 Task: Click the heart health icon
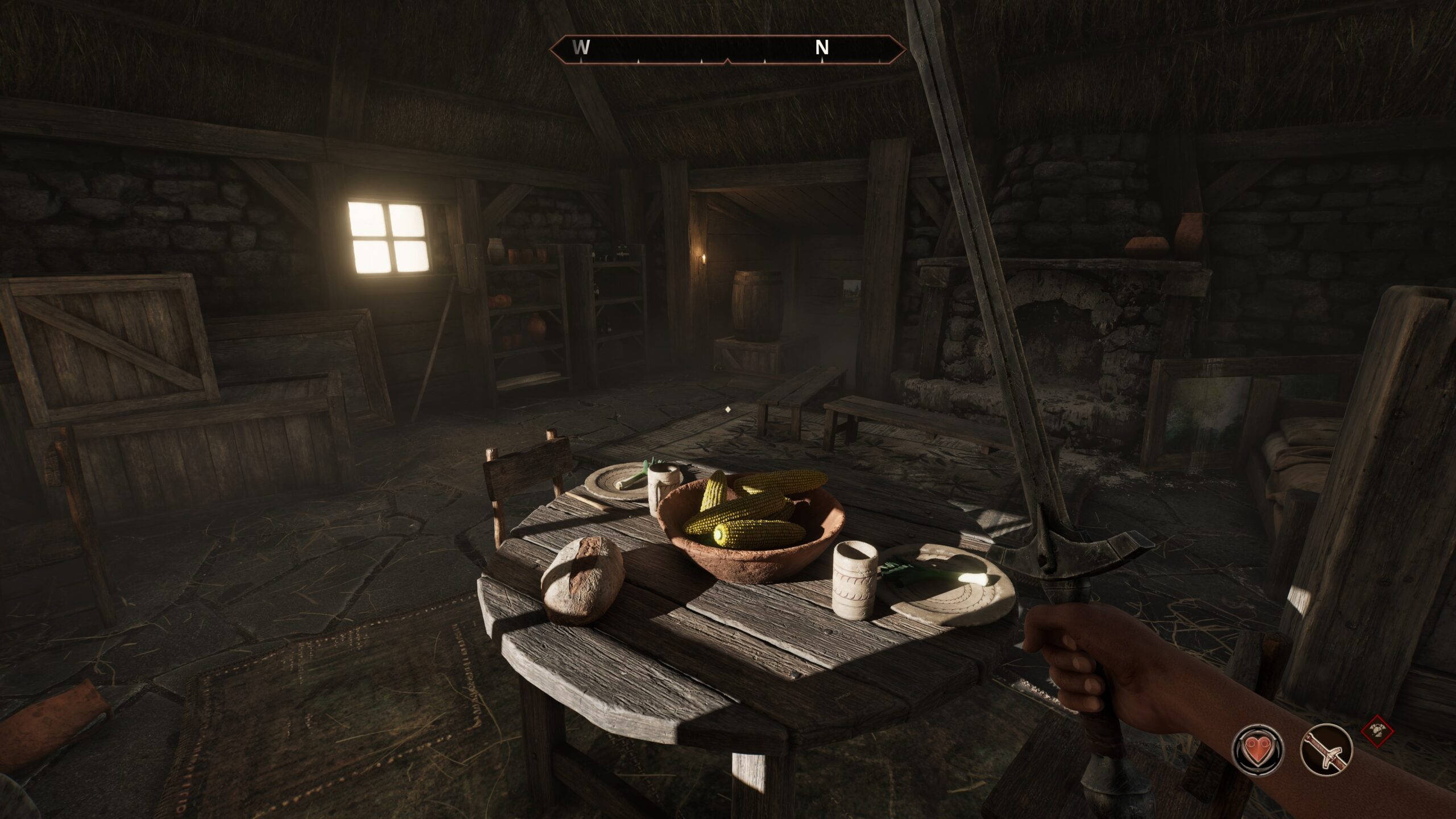pyautogui.click(x=1257, y=748)
